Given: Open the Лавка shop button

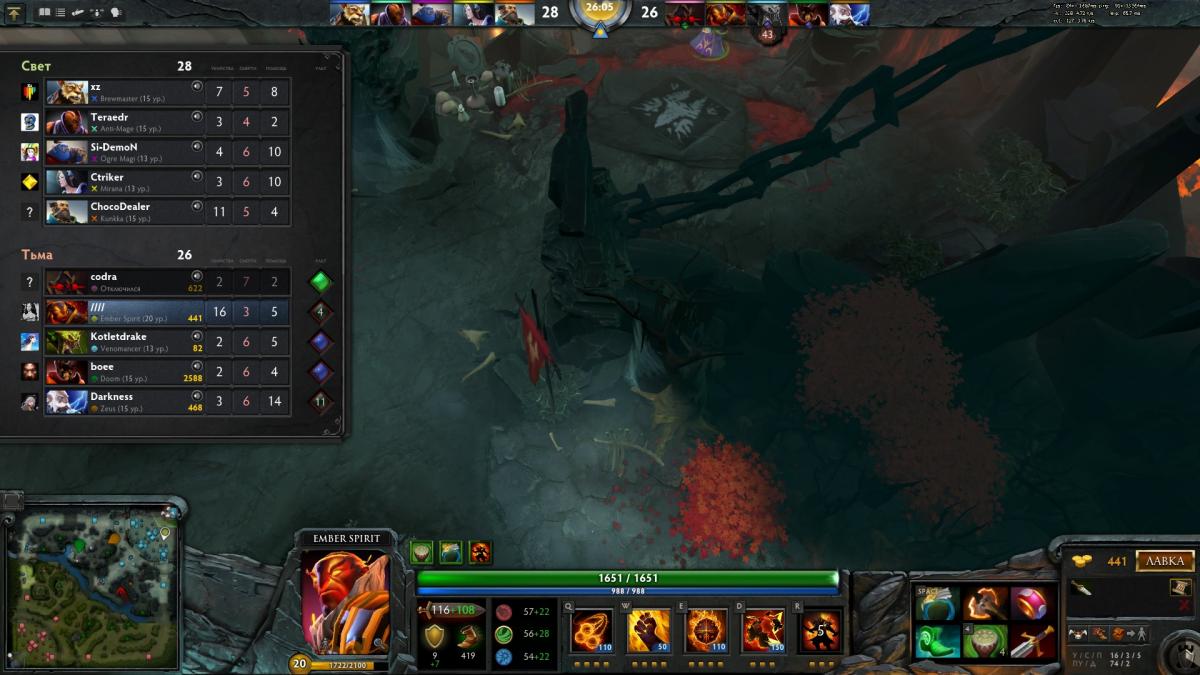Looking at the screenshot, I should click(x=1165, y=561).
